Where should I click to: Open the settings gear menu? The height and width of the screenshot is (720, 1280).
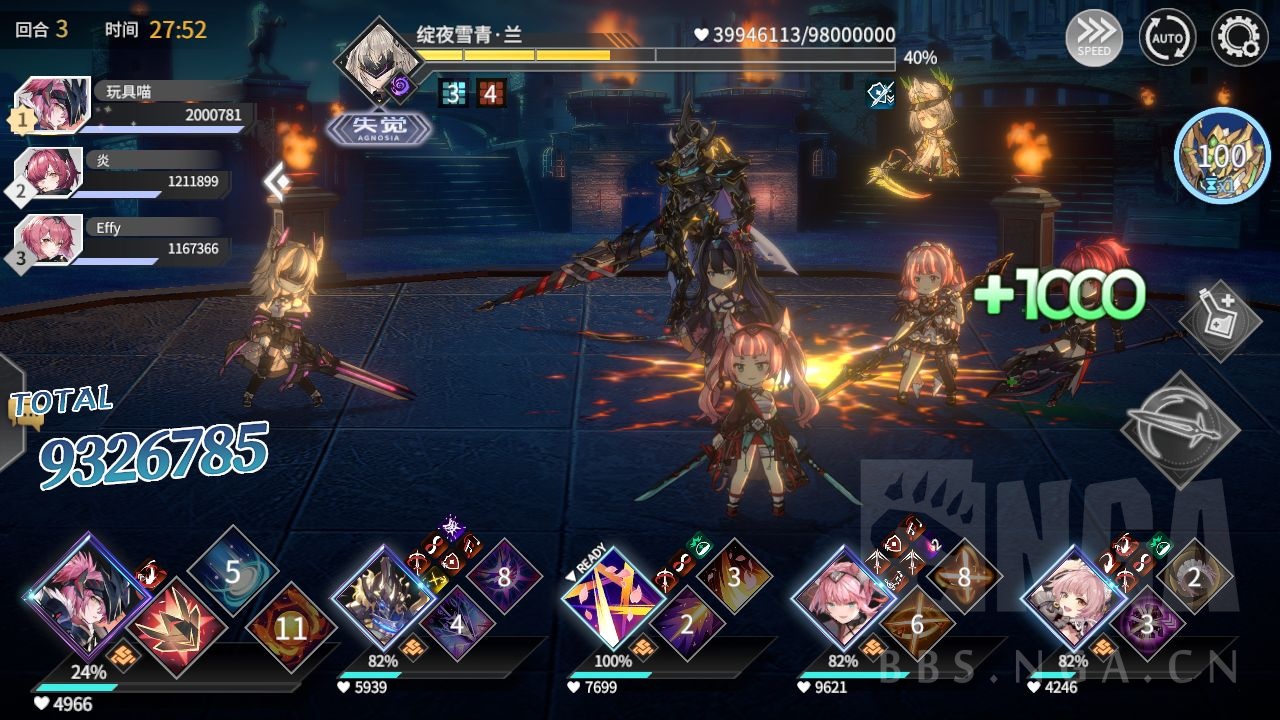coord(1239,39)
